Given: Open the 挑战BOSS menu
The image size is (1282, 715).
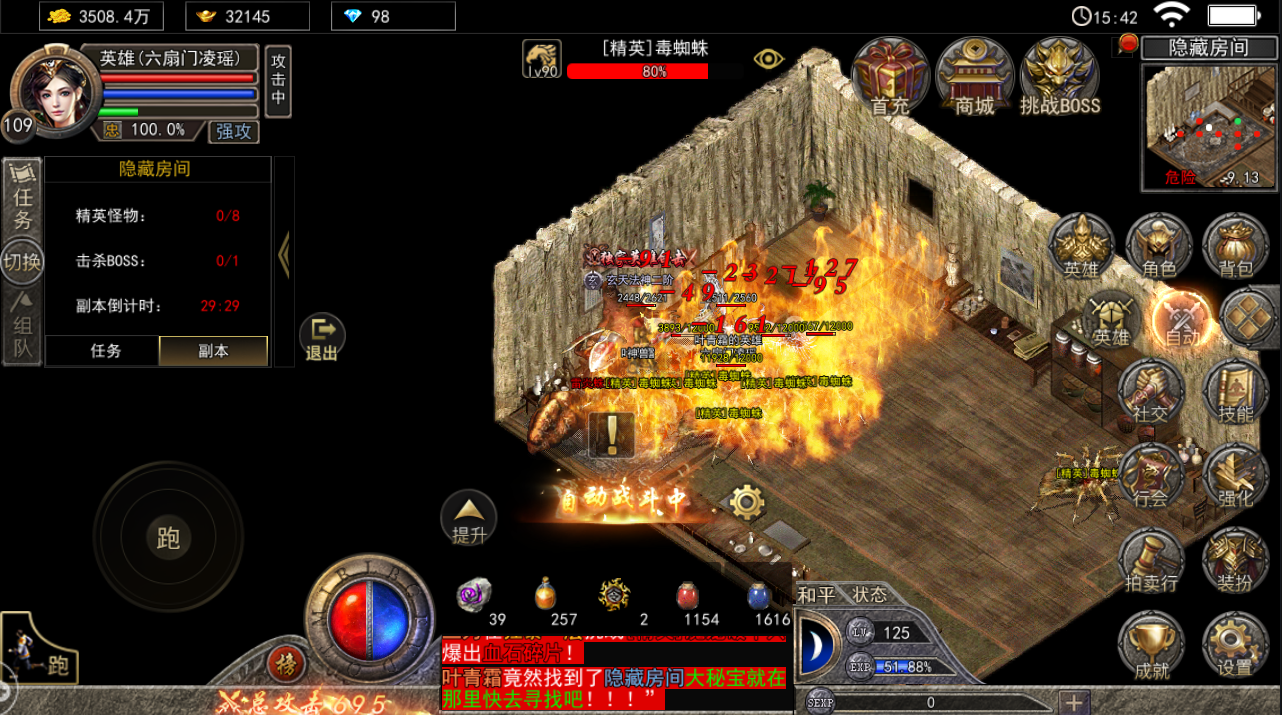Looking at the screenshot, I should pyautogui.click(x=1060, y=77).
